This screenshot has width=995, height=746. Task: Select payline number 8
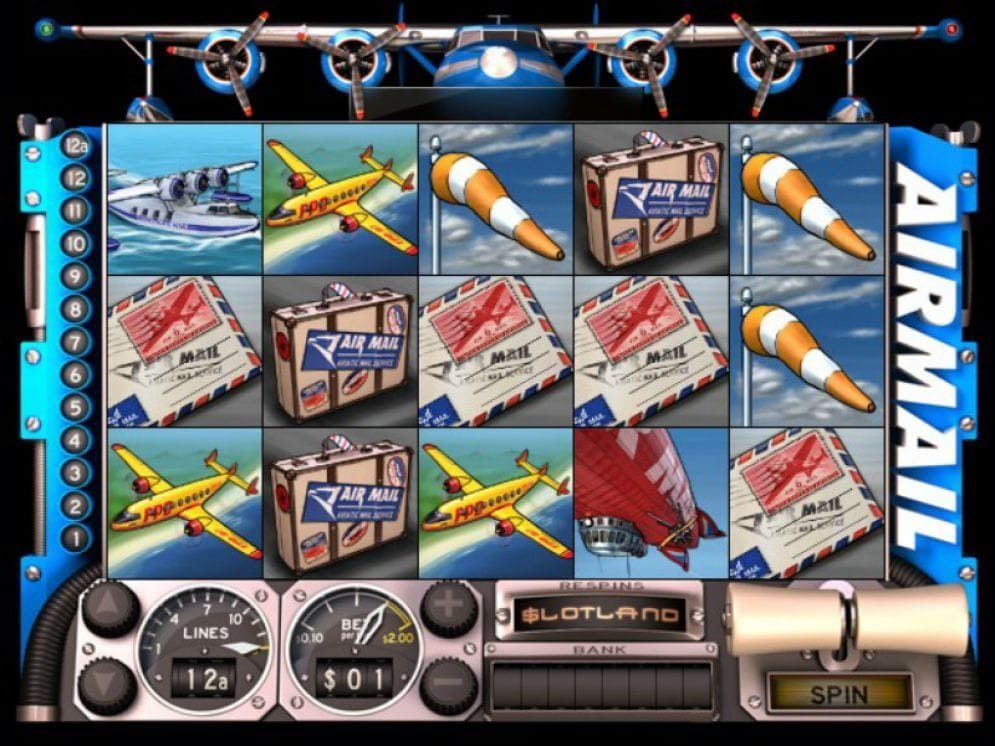point(76,309)
